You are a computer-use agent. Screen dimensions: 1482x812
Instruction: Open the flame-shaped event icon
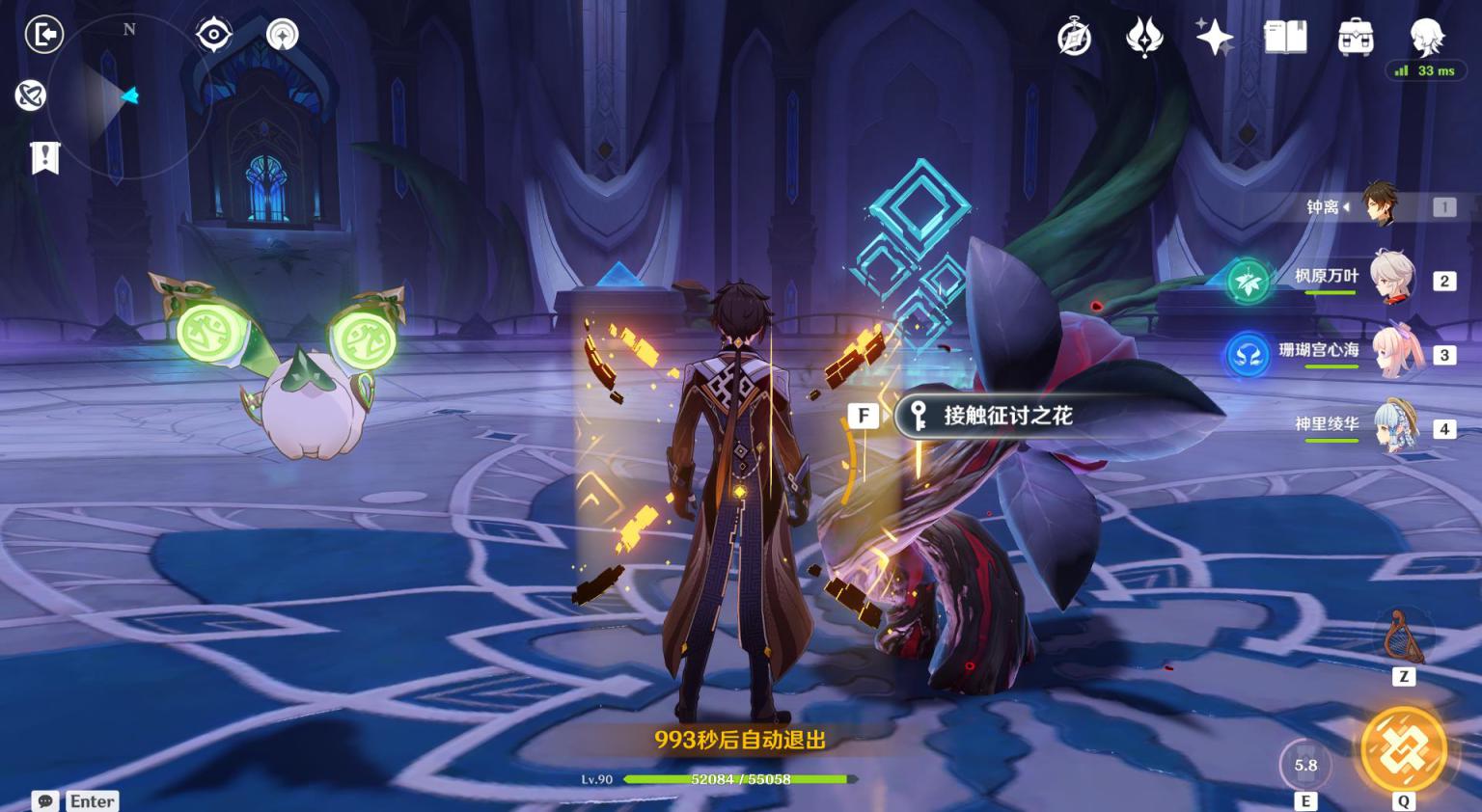point(1144,39)
